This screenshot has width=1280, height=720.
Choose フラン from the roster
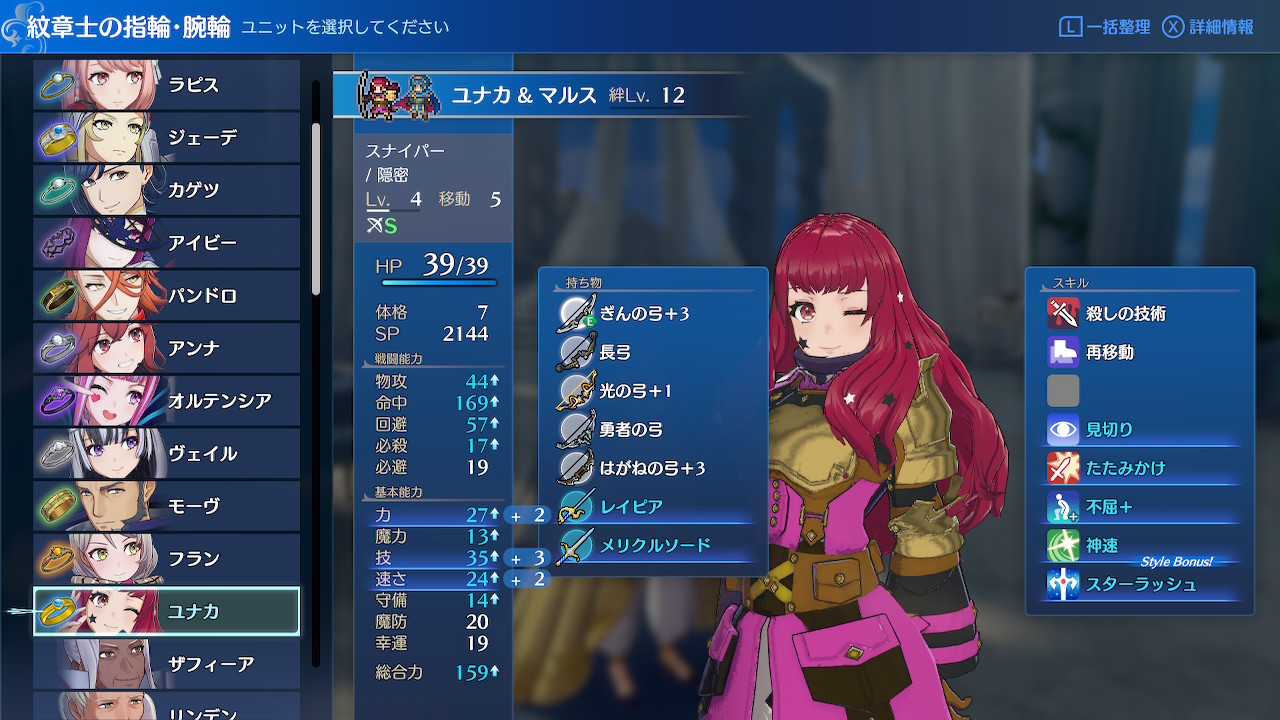[x=166, y=559]
